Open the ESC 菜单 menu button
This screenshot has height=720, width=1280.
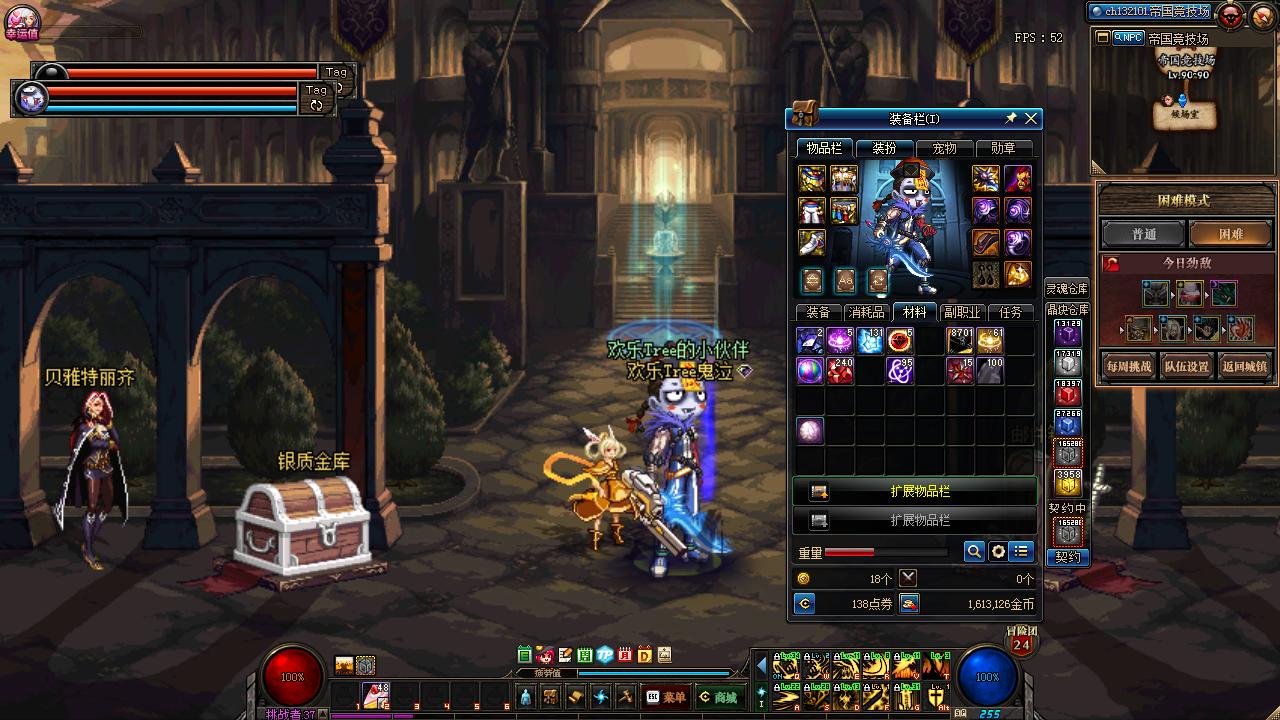coord(666,697)
